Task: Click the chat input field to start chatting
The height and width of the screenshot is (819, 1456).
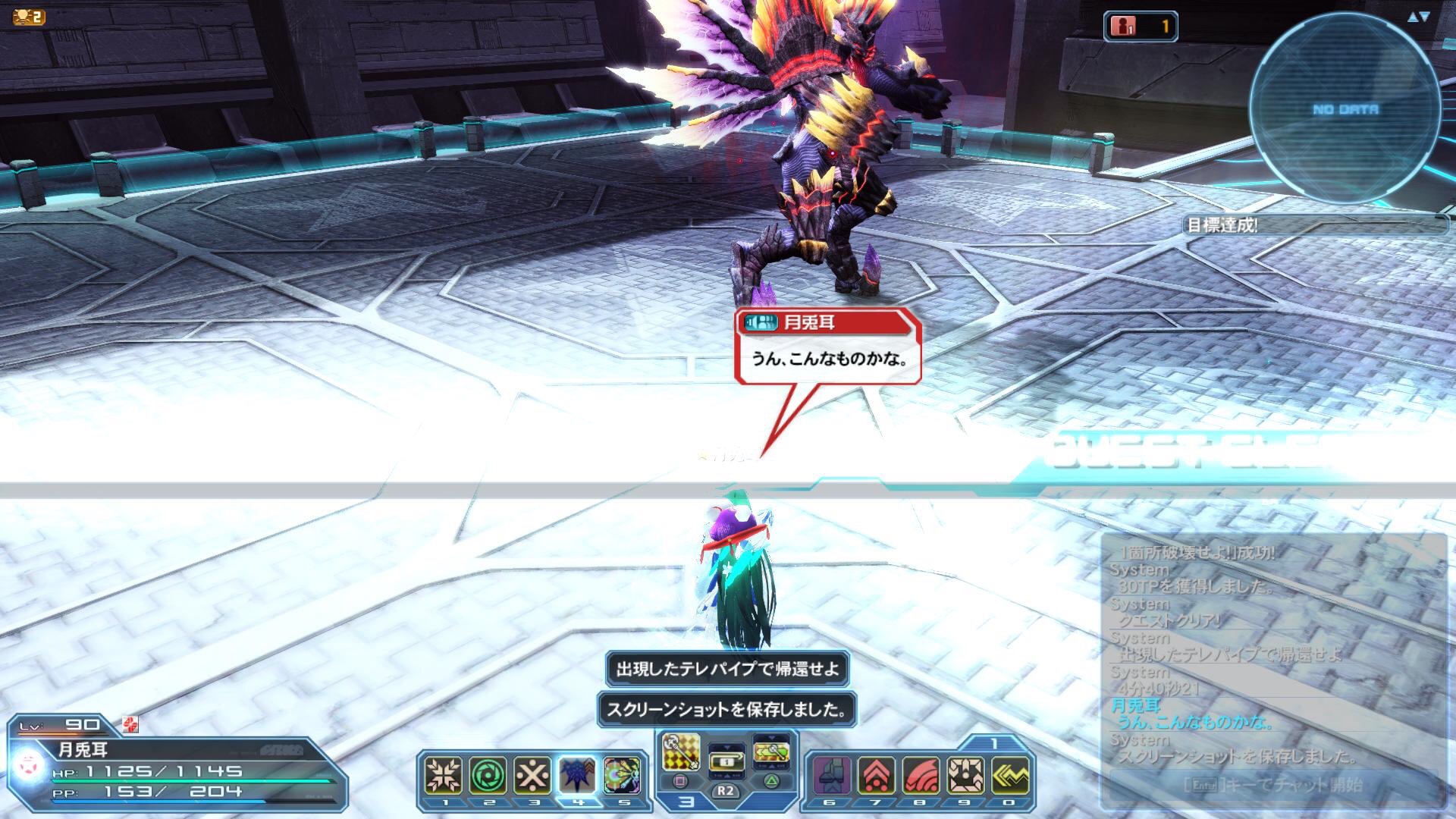Action: click(x=1272, y=784)
